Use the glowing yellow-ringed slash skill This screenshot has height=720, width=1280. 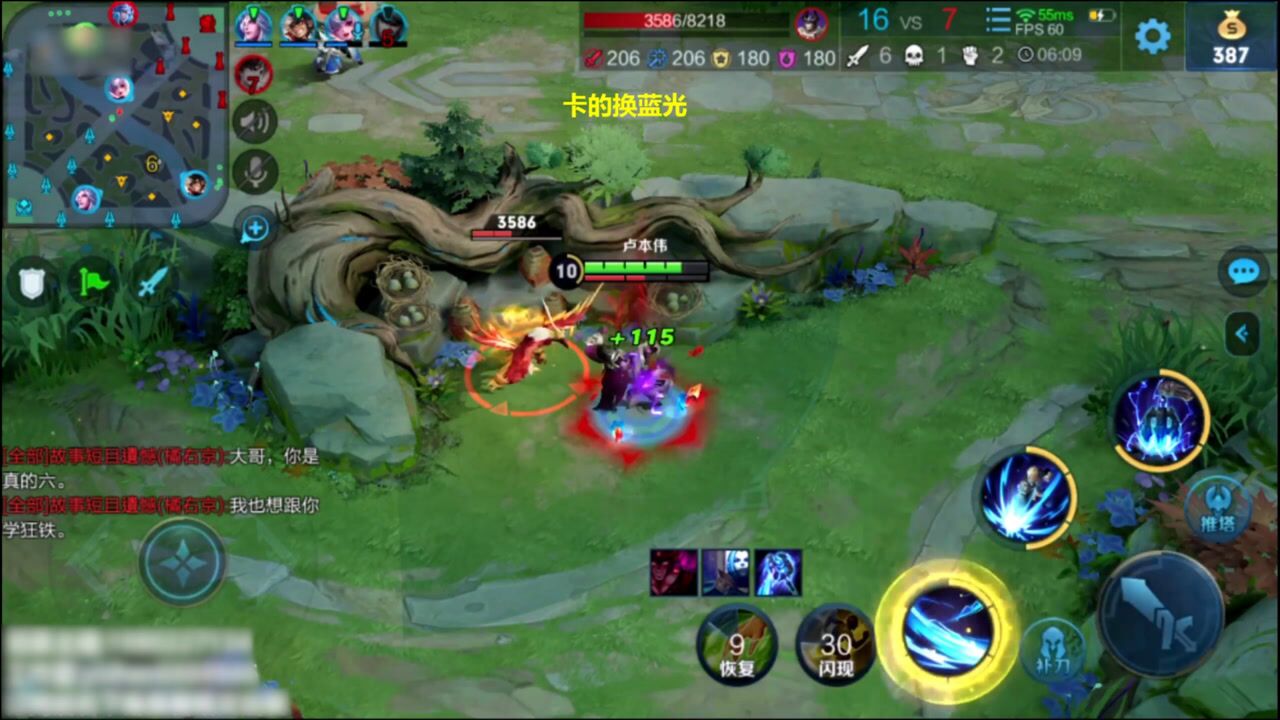pos(946,630)
